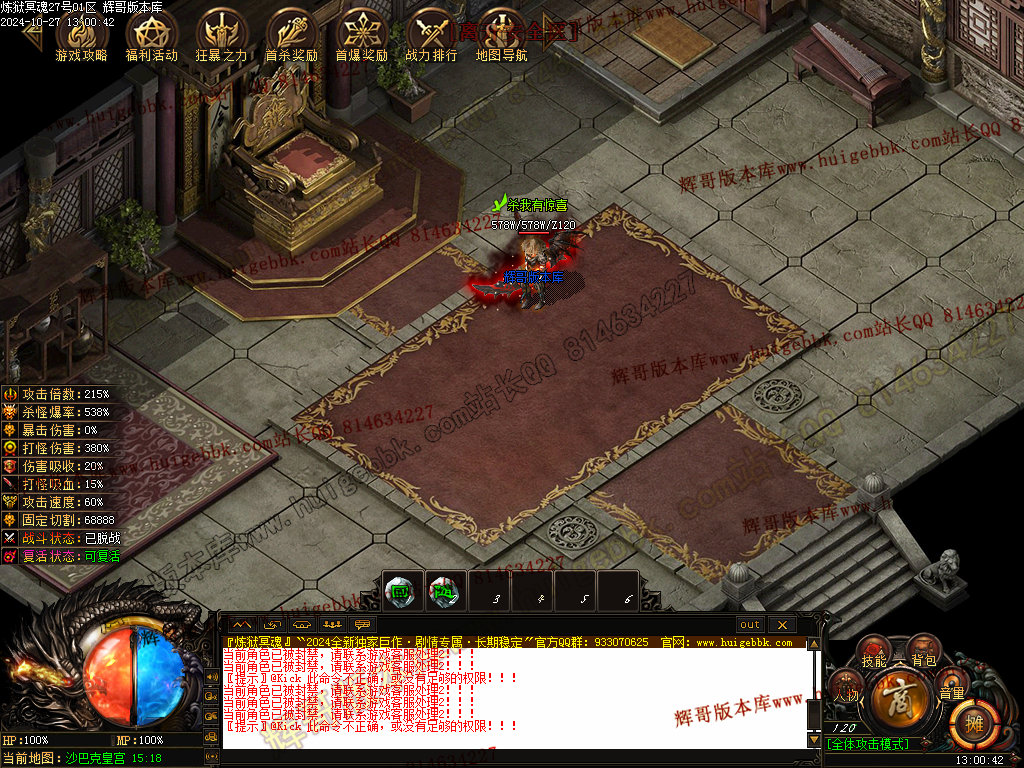
Task: Click the large 商 shop button
Action: coord(897,701)
